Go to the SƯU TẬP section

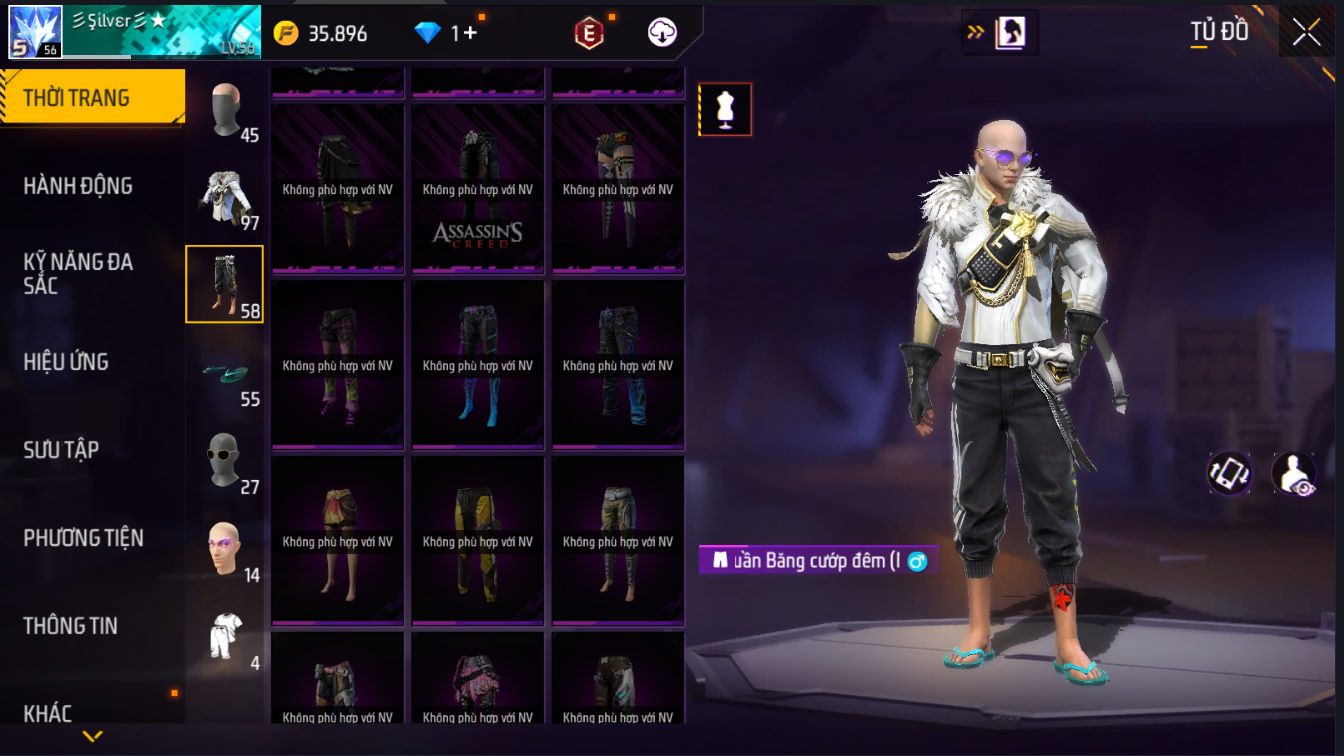pyautogui.click(x=61, y=450)
